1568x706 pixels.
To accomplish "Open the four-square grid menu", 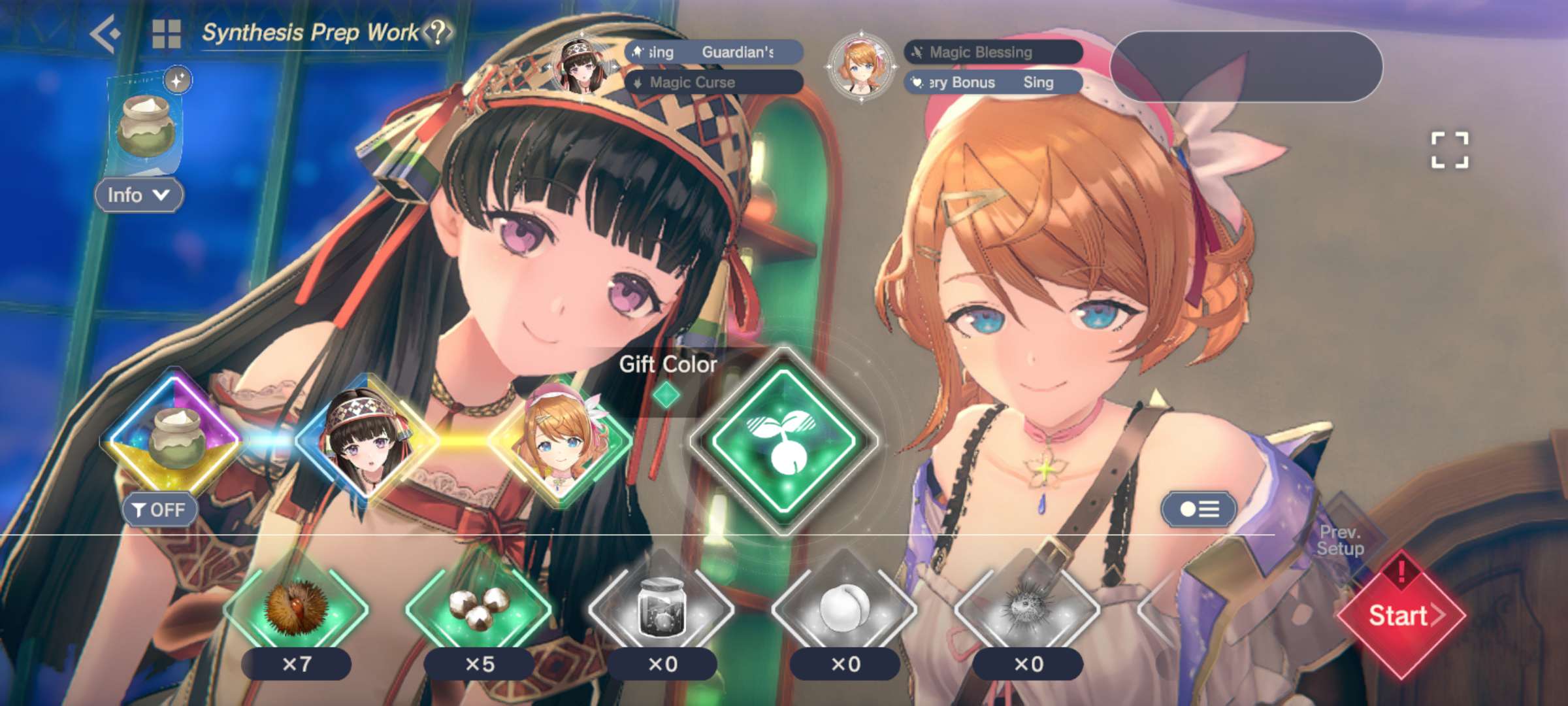I will [166, 34].
